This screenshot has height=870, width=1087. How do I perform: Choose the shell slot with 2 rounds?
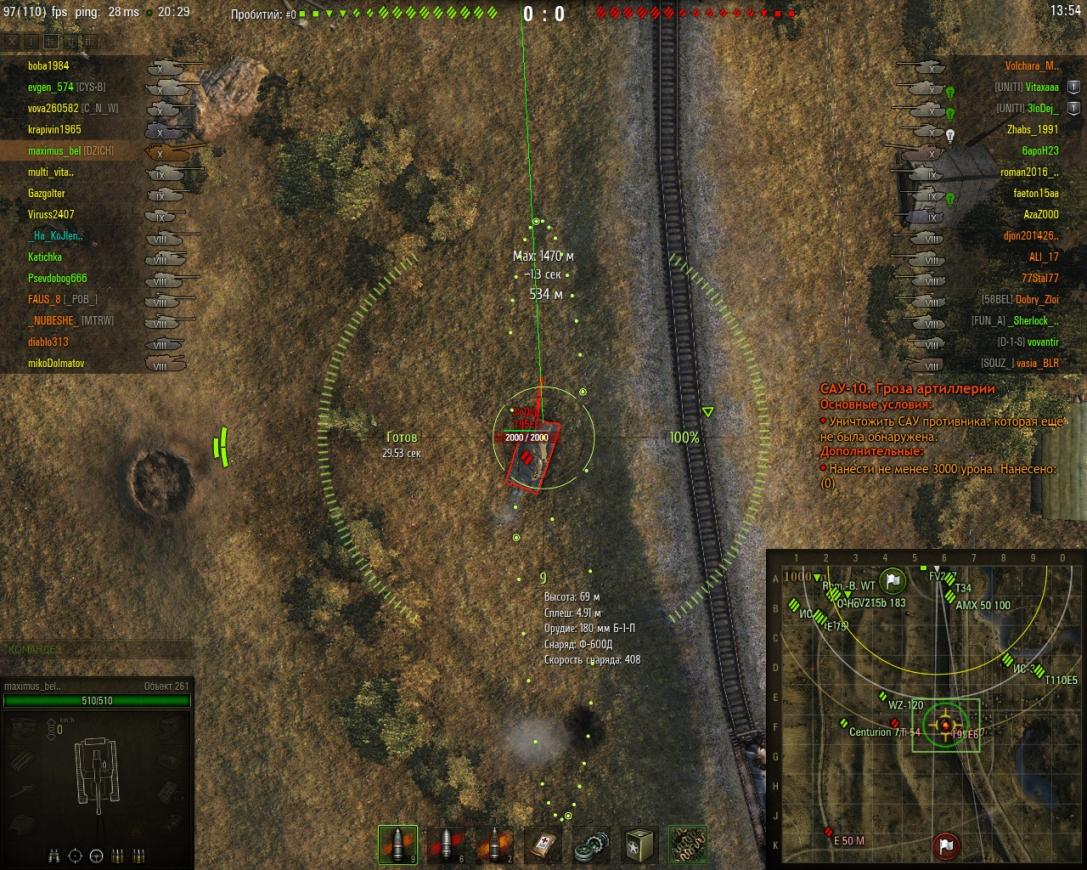point(495,845)
